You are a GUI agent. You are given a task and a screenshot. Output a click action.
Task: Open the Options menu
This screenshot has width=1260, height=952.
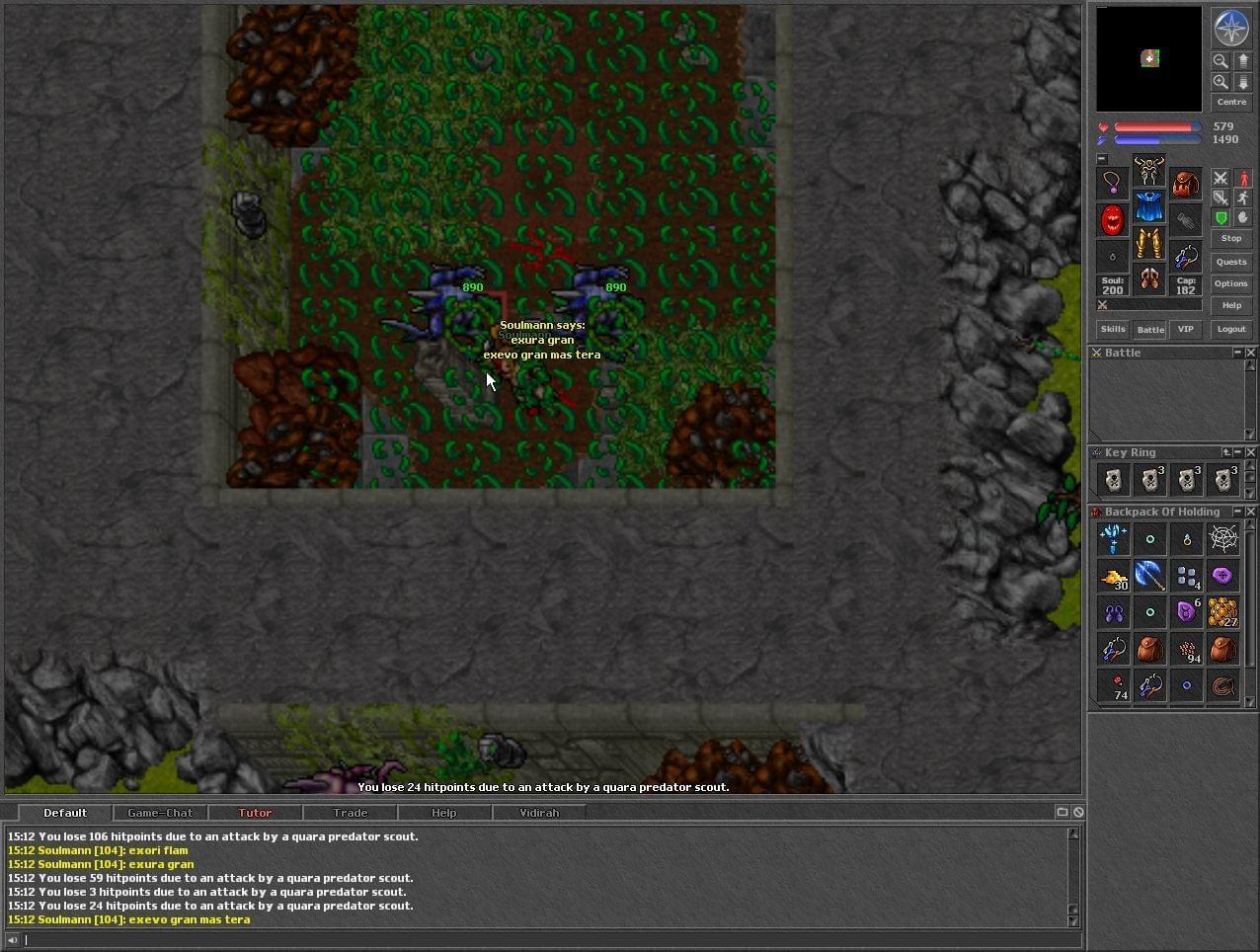tap(1230, 283)
